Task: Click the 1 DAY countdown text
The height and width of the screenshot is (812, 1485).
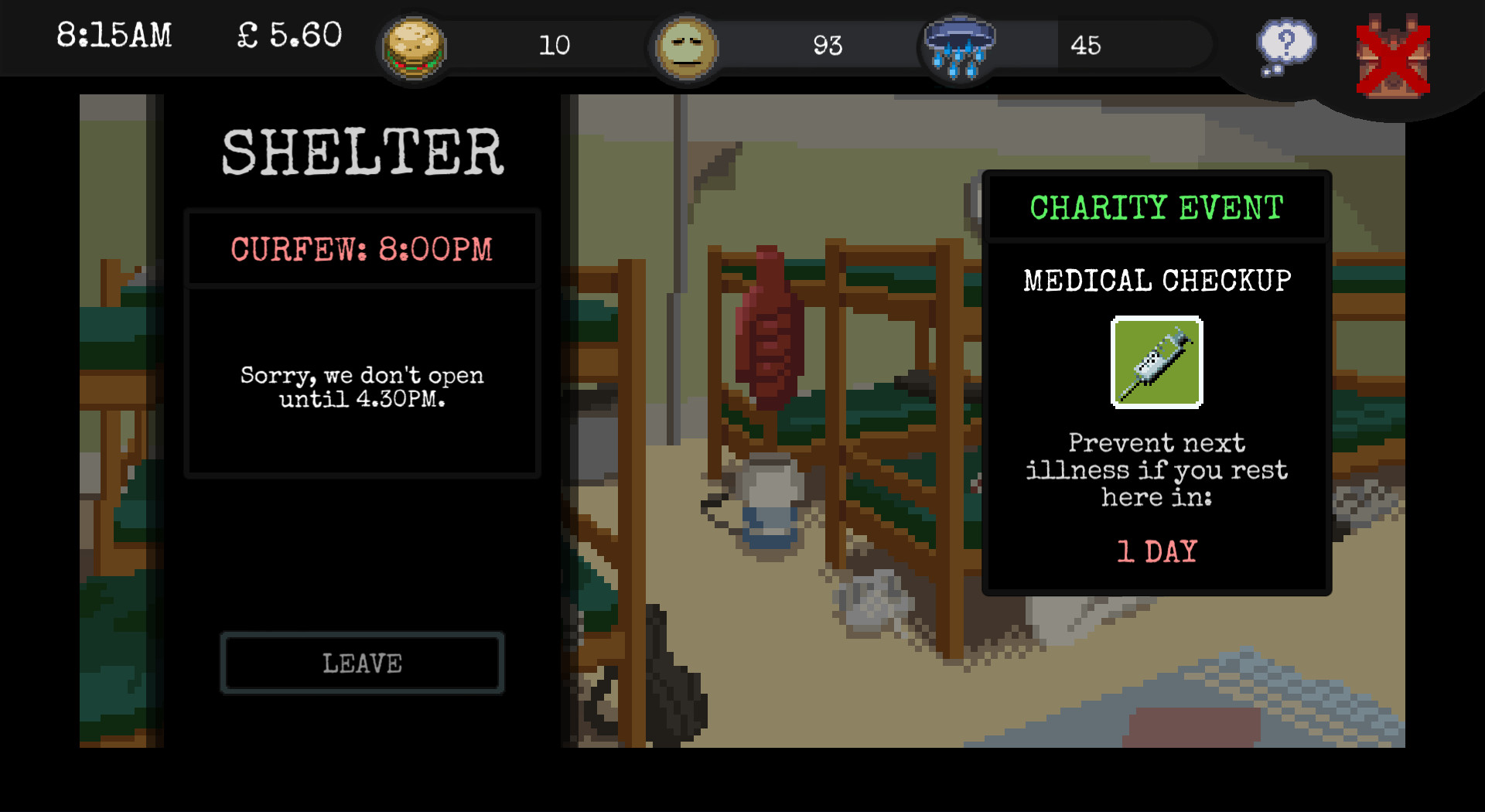Action: [x=1156, y=550]
